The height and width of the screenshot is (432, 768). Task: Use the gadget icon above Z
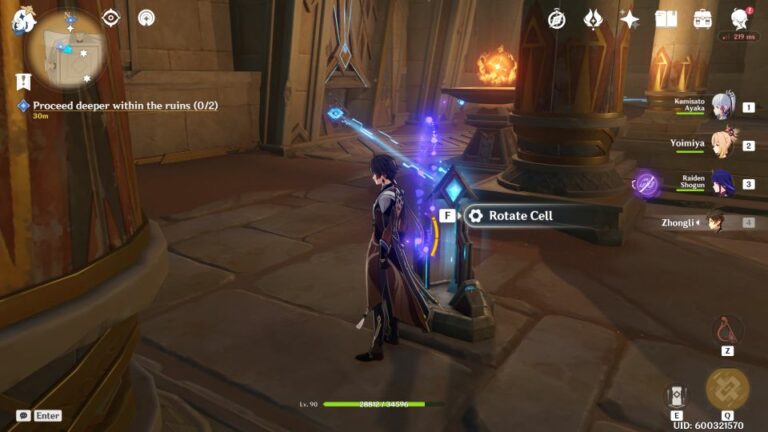[727, 329]
